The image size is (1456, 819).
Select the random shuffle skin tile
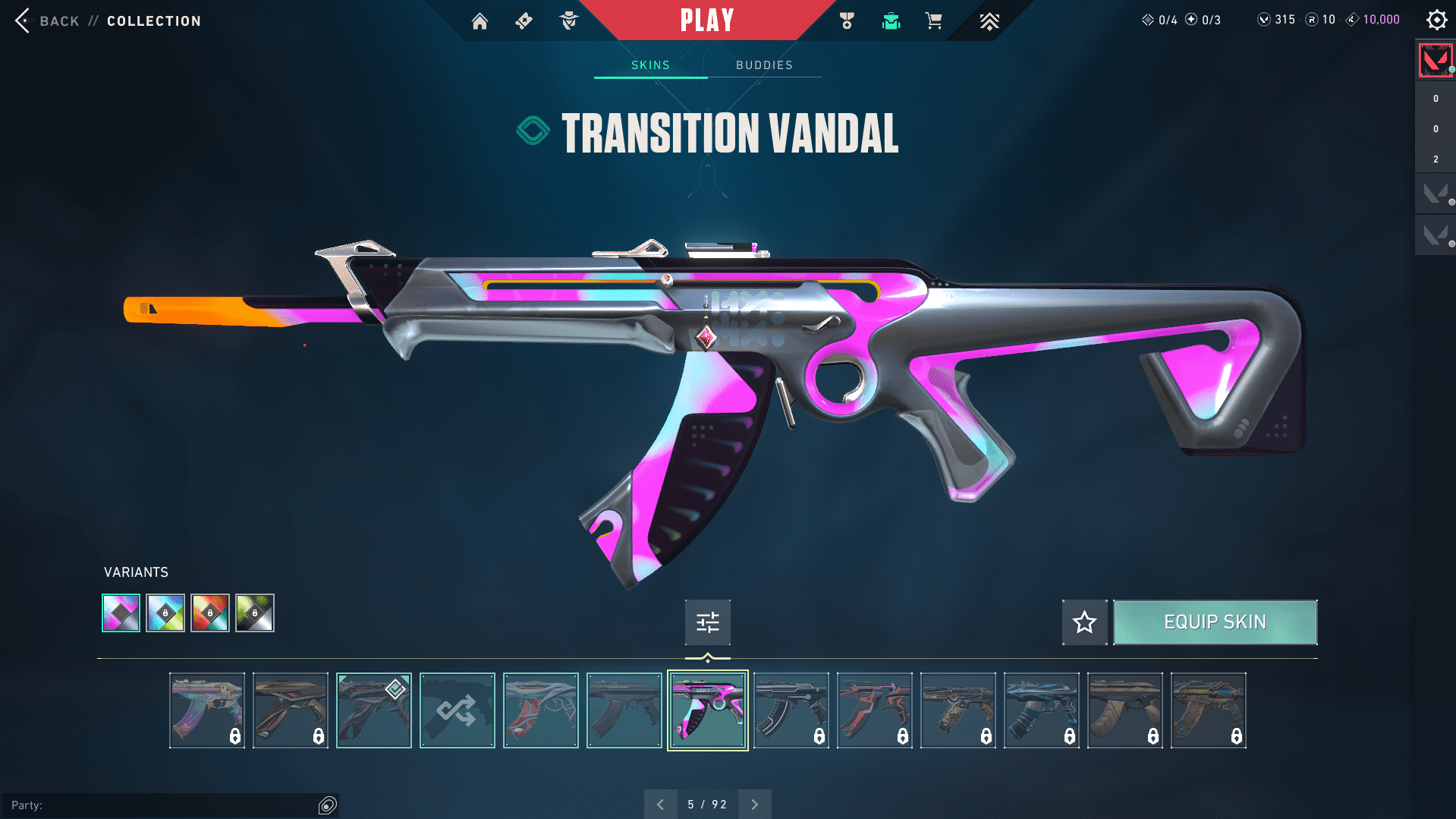457,710
